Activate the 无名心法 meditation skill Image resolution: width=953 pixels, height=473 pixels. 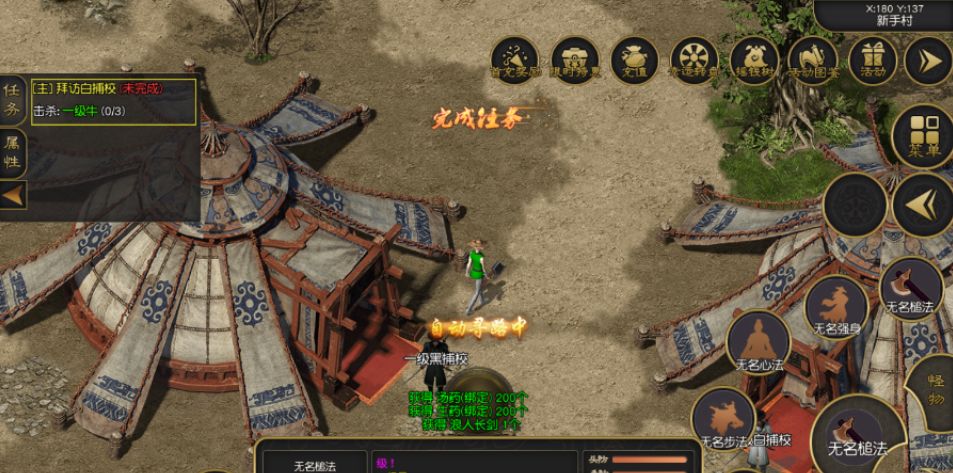pyautogui.click(x=759, y=343)
